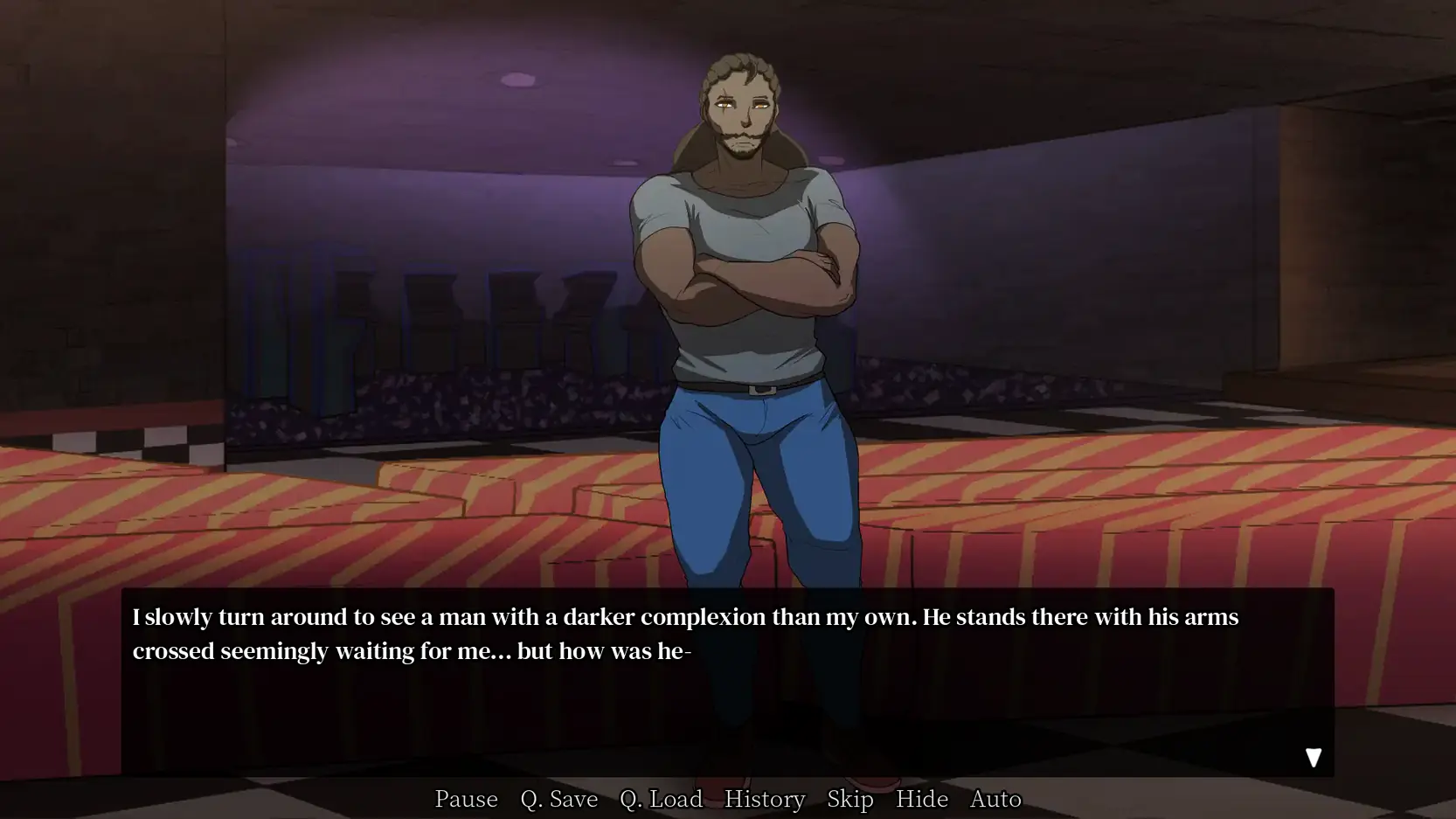Open the Pause menu
The image size is (1456, 819).
click(x=466, y=799)
